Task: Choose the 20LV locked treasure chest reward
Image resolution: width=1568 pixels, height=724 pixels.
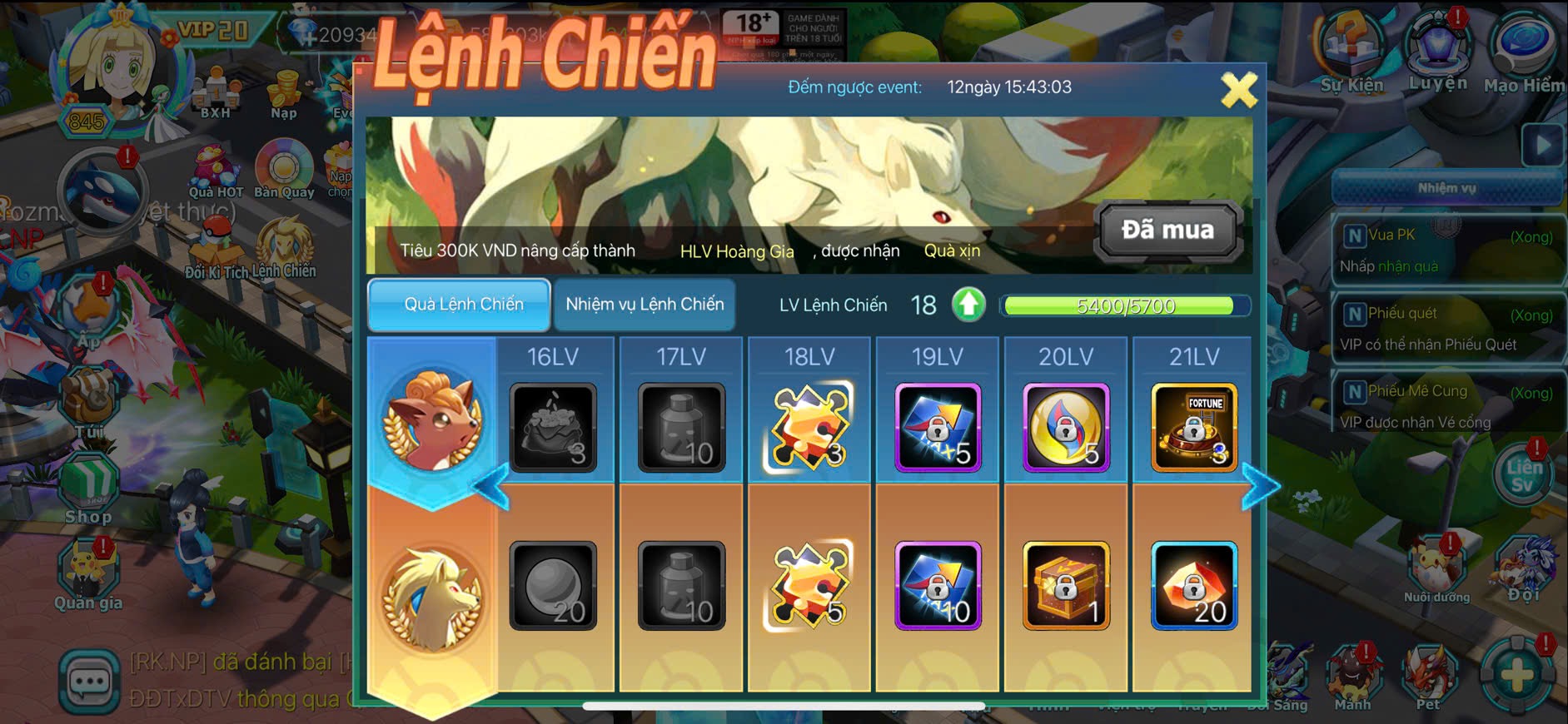Action: point(1066,585)
